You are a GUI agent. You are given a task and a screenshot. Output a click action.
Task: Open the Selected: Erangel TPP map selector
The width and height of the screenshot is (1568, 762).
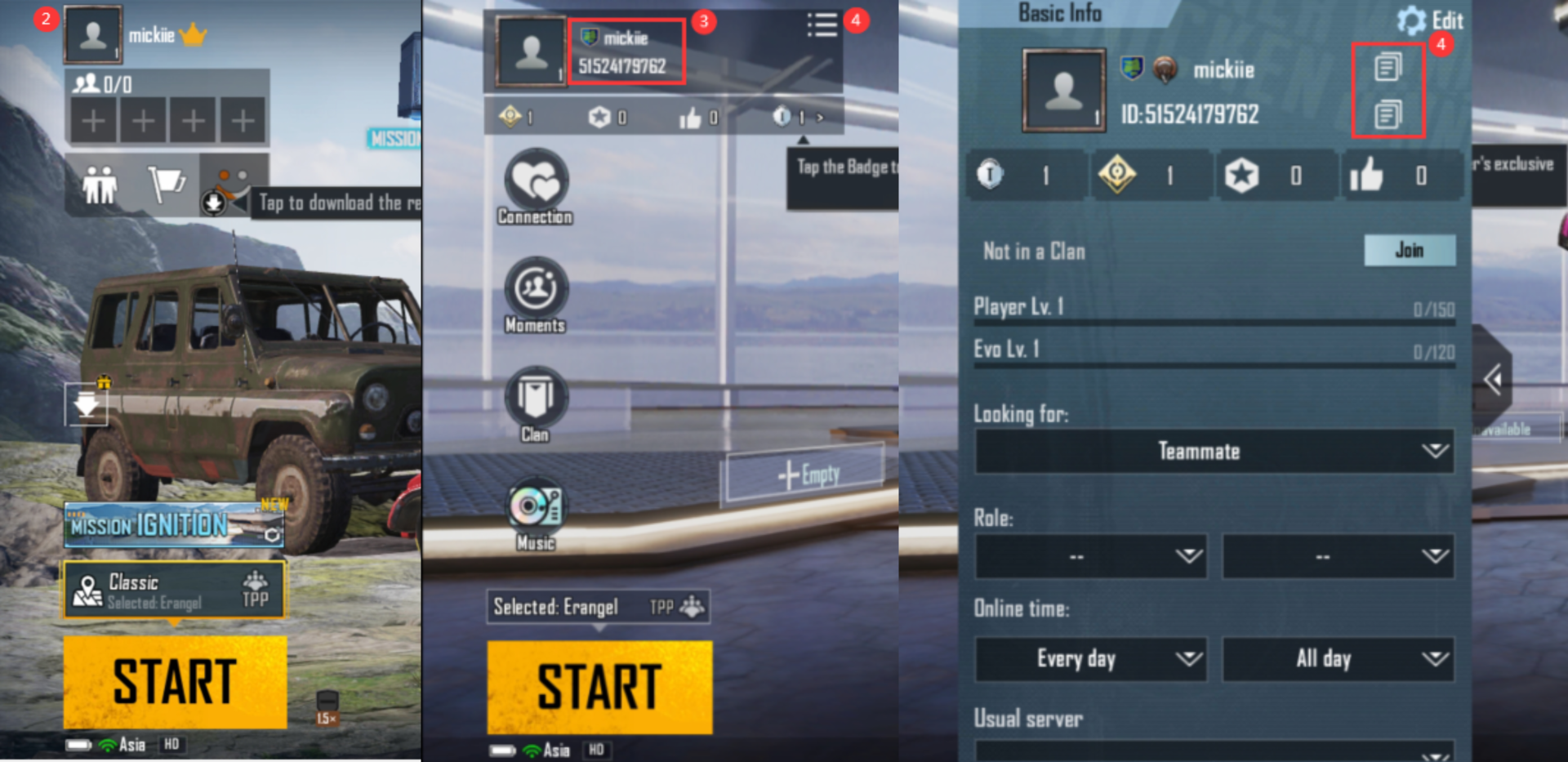point(598,607)
